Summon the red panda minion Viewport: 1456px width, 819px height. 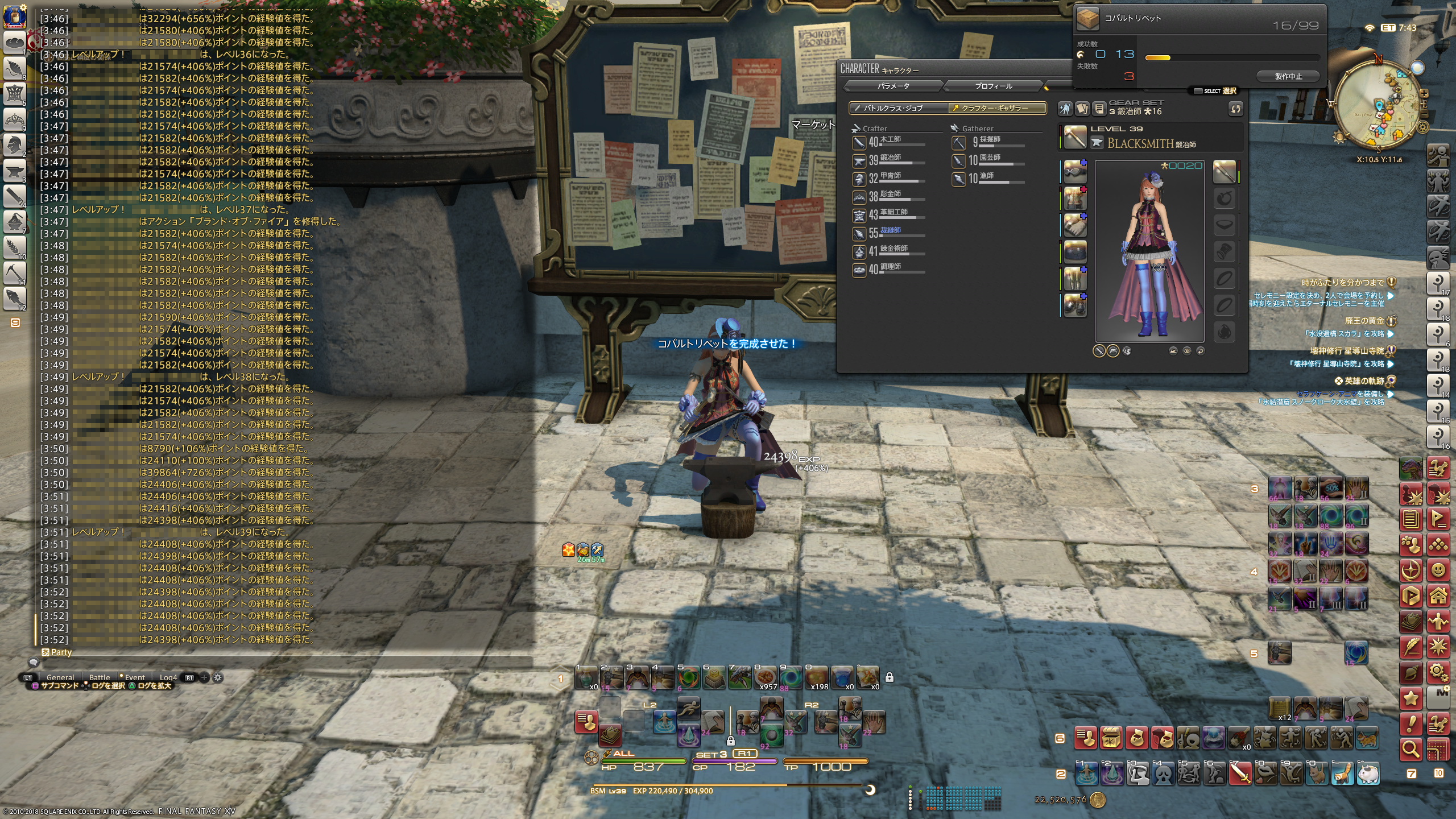pos(1342,773)
